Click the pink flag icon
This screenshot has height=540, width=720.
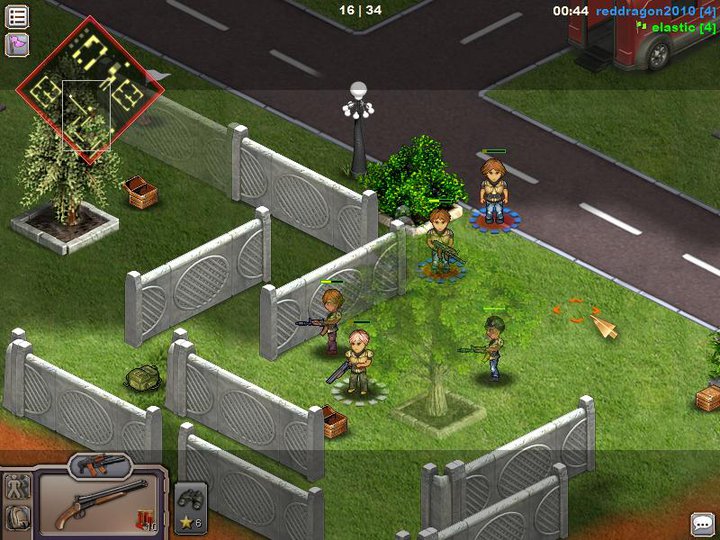click(x=17, y=44)
